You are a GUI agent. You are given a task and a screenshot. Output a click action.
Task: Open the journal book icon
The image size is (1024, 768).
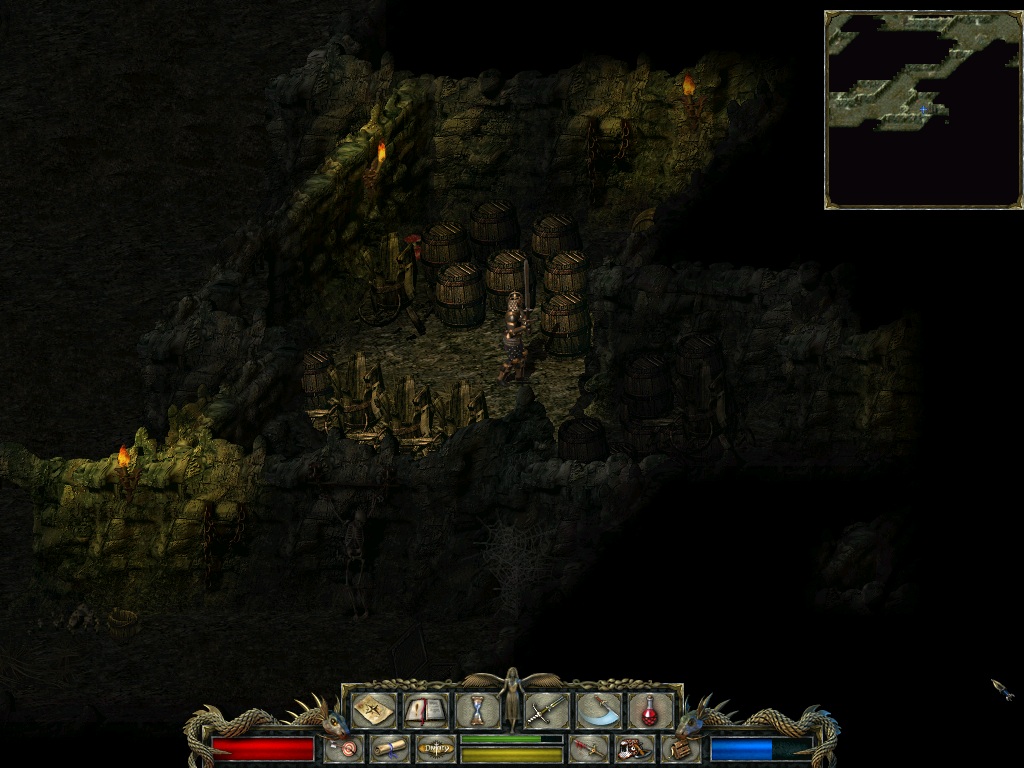[x=425, y=711]
